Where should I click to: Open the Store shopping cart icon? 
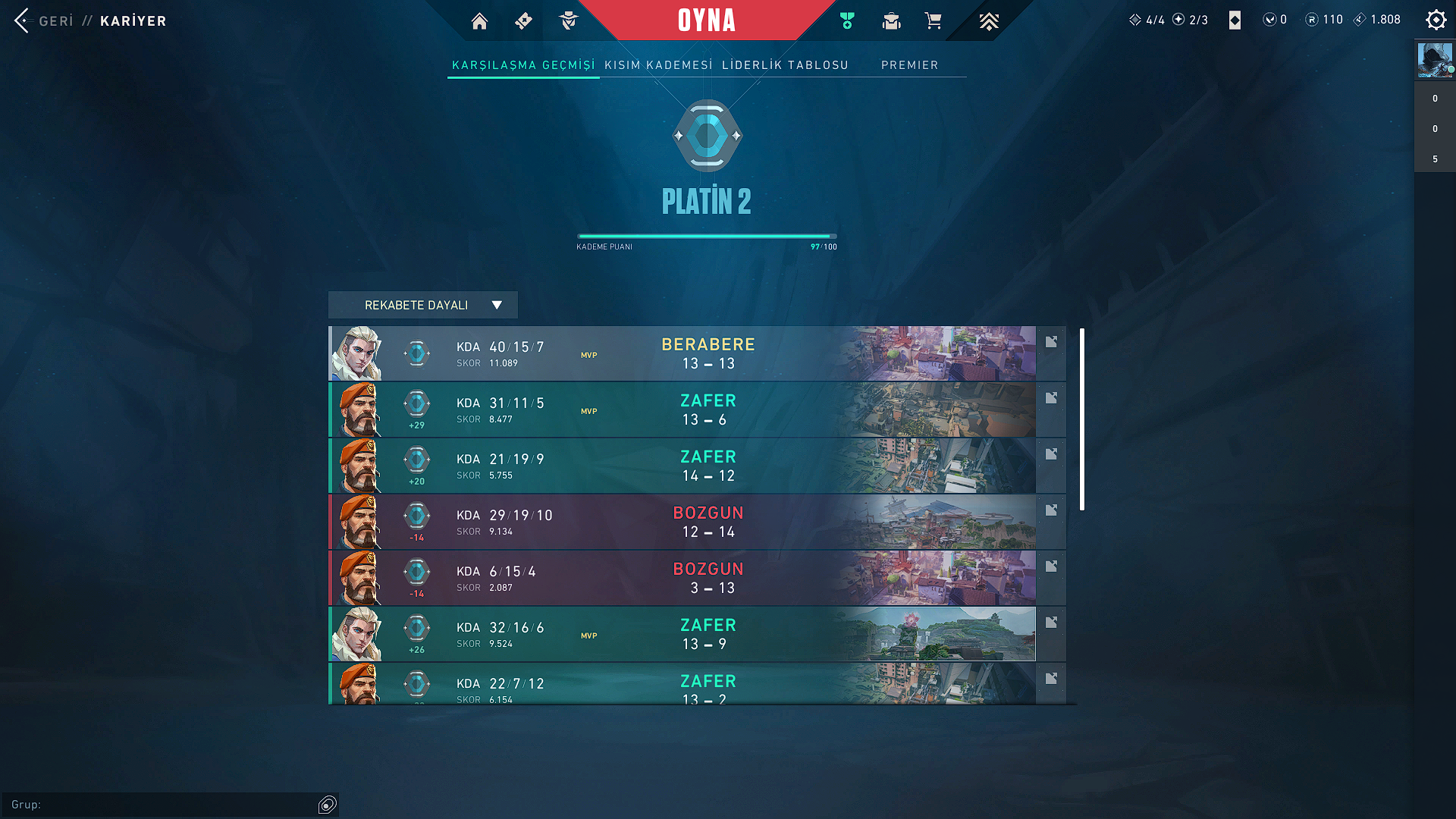[934, 20]
